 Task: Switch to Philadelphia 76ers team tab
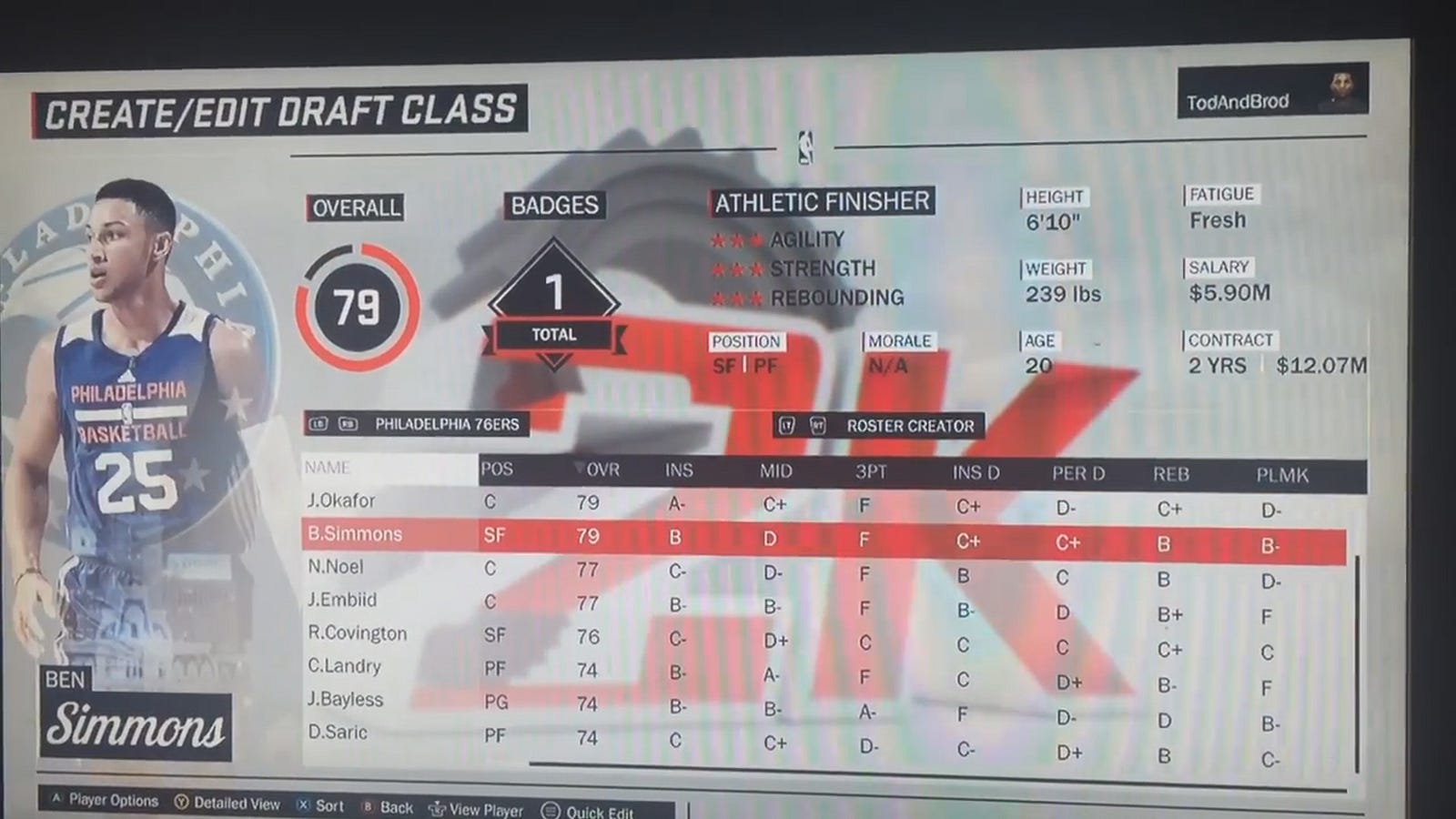click(x=446, y=424)
